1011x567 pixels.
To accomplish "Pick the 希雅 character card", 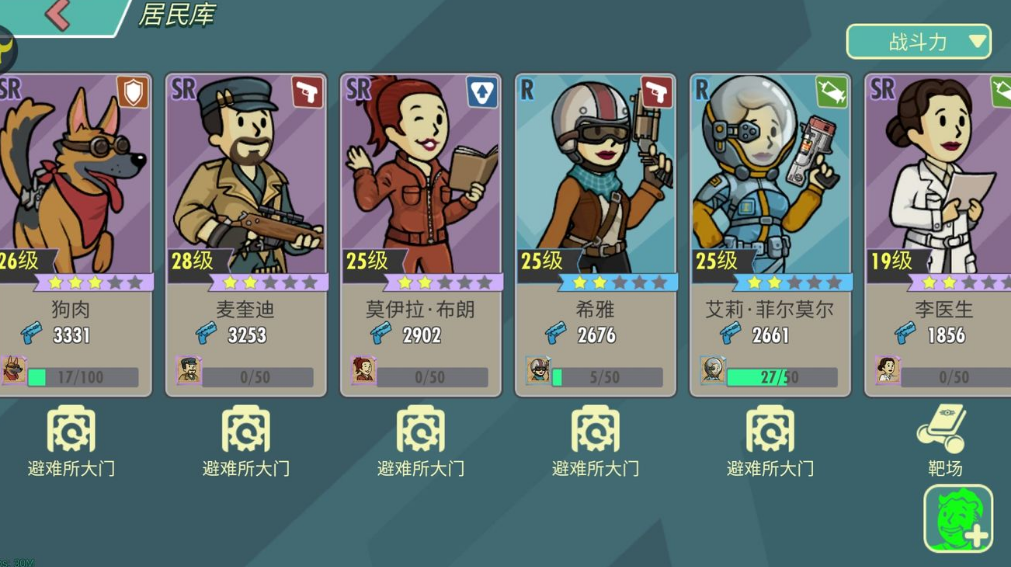I will pos(595,235).
